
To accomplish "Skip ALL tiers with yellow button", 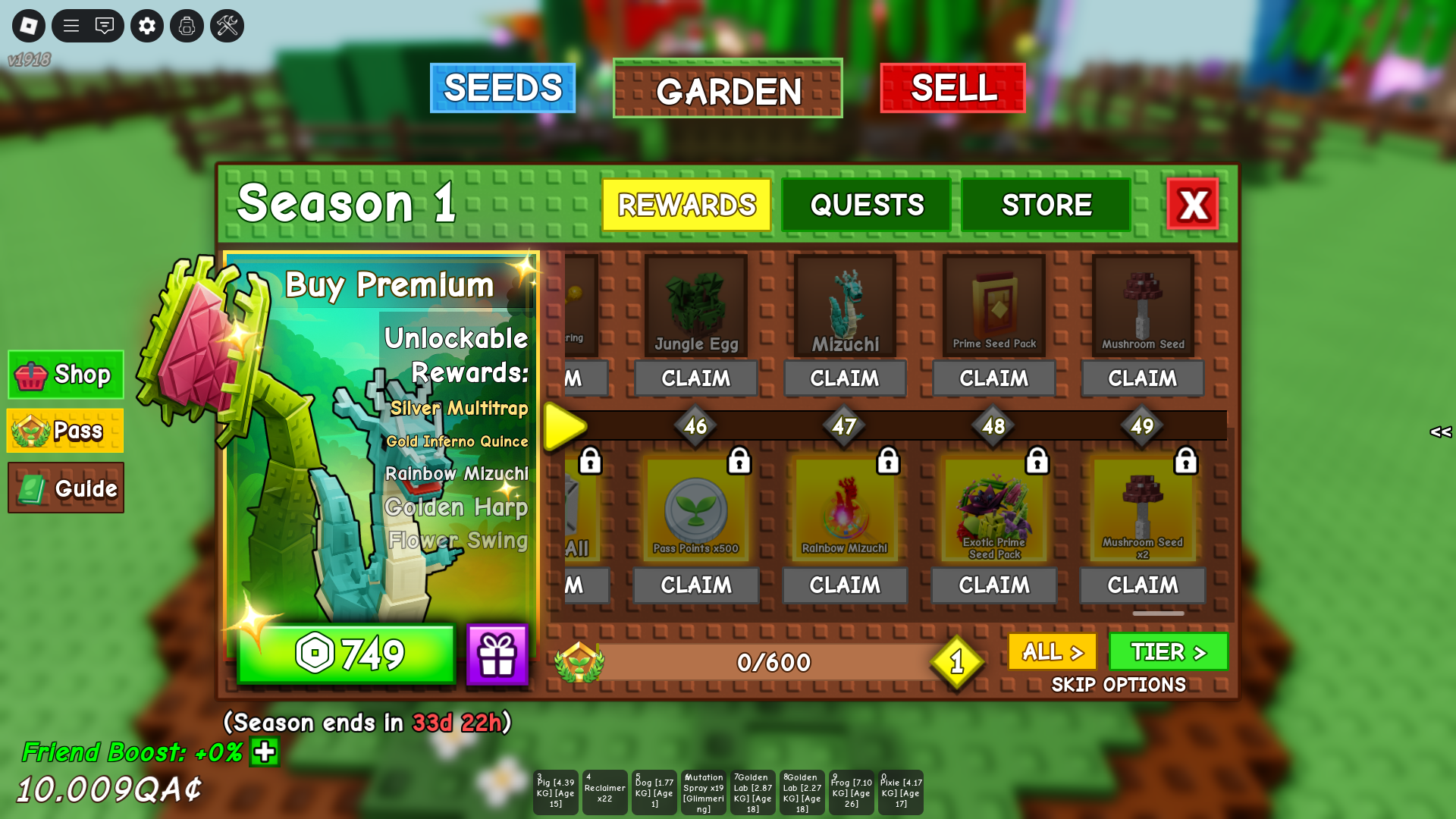I will [1052, 651].
